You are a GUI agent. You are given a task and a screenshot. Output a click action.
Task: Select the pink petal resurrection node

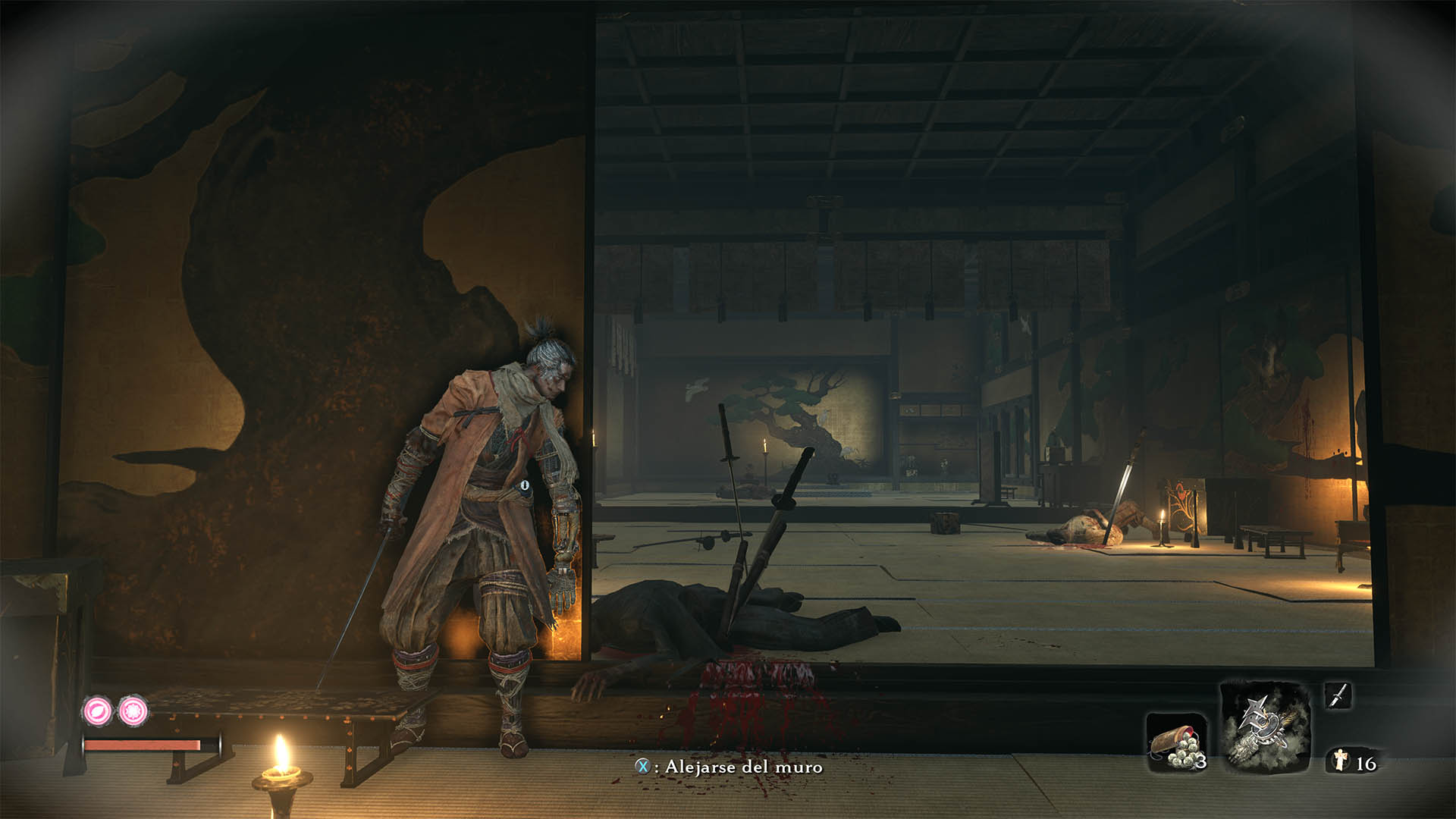tap(97, 711)
